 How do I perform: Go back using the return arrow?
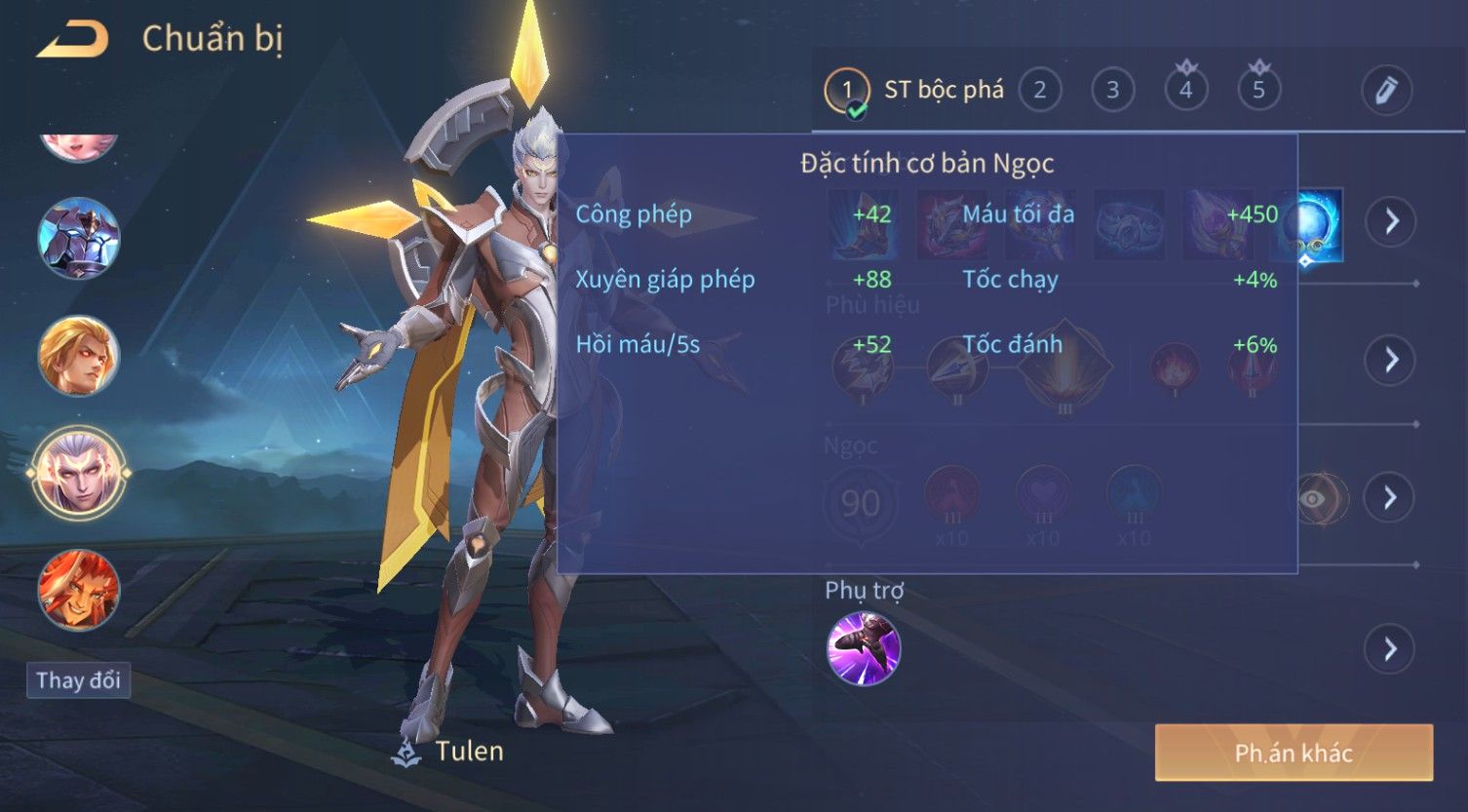[x=73, y=40]
